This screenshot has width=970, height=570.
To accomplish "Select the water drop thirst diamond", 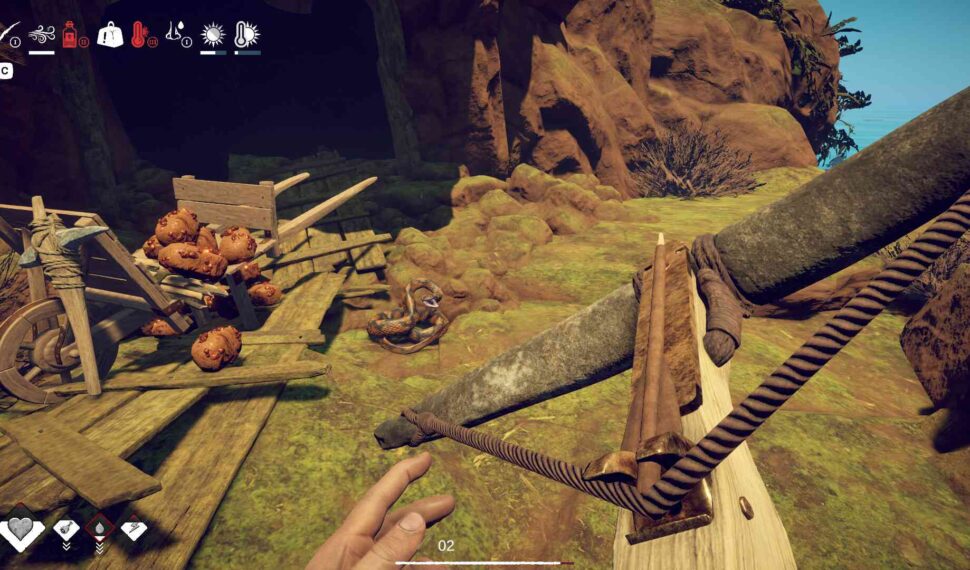I will tap(100, 527).
